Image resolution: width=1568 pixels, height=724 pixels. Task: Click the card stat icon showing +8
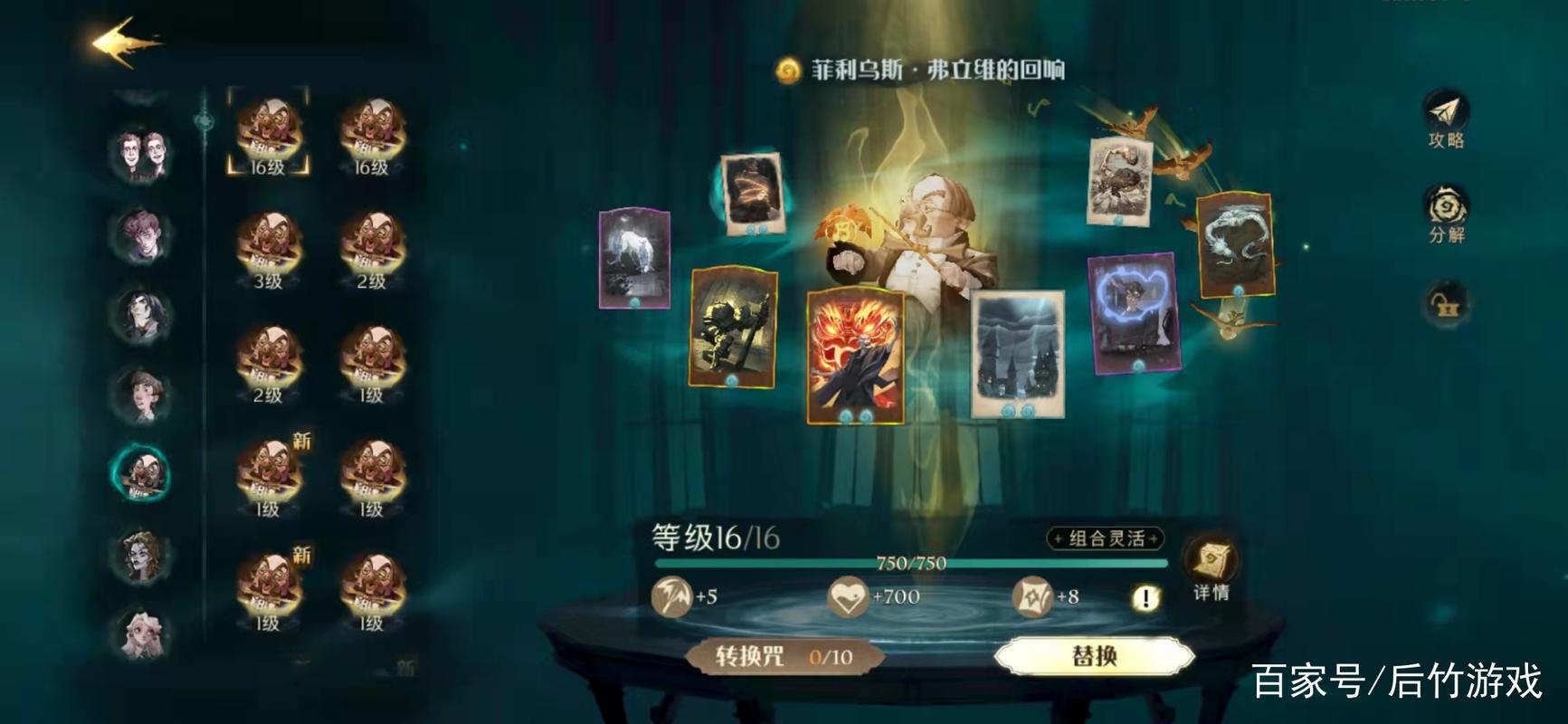pyautogui.click(x=1033, y=595)
